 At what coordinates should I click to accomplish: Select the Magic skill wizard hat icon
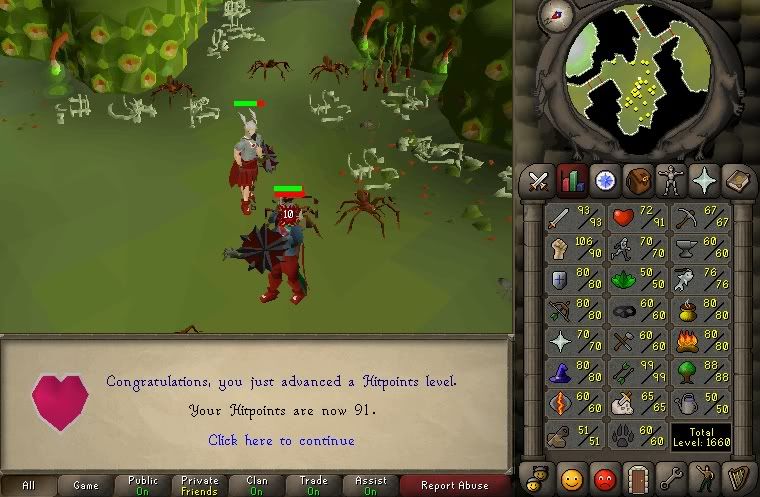coord(571,374)
